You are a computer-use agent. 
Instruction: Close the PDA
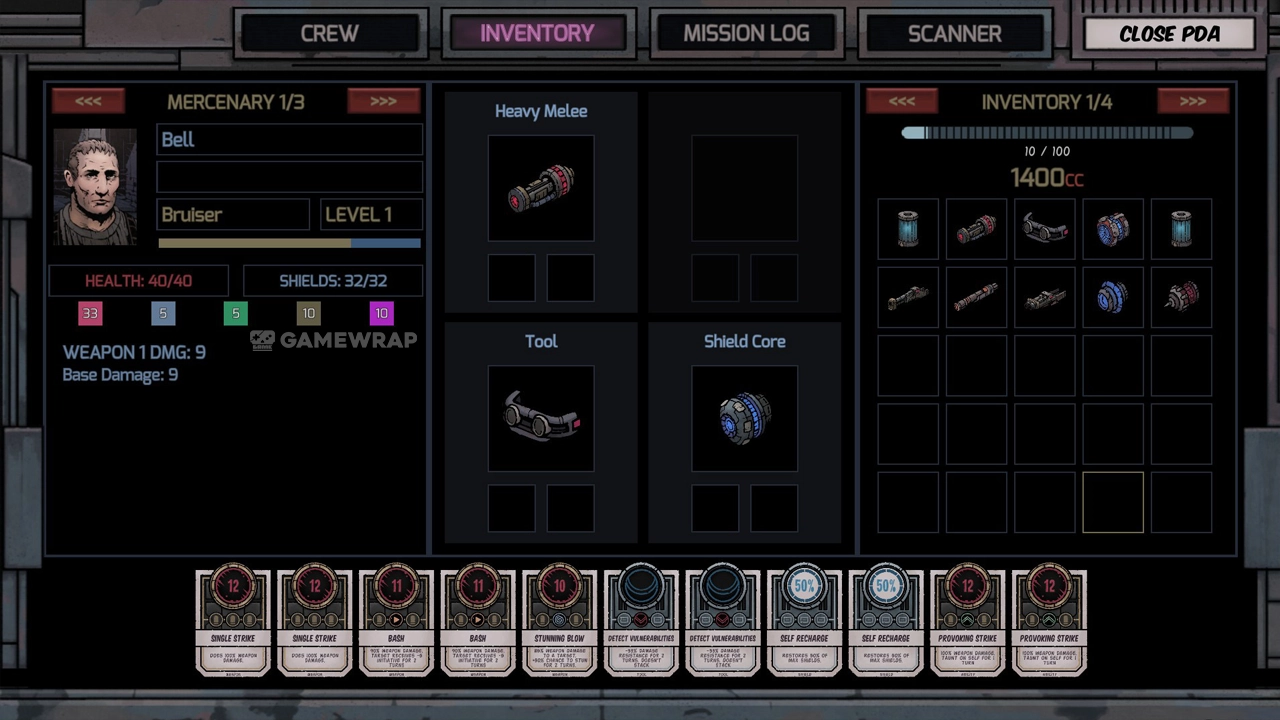tap(1169, 33)
